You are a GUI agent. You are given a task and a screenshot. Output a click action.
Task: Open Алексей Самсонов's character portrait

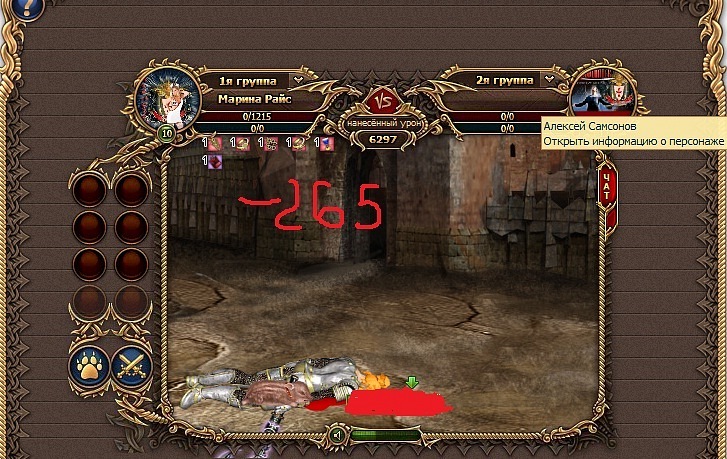click(x=603, y=97)
